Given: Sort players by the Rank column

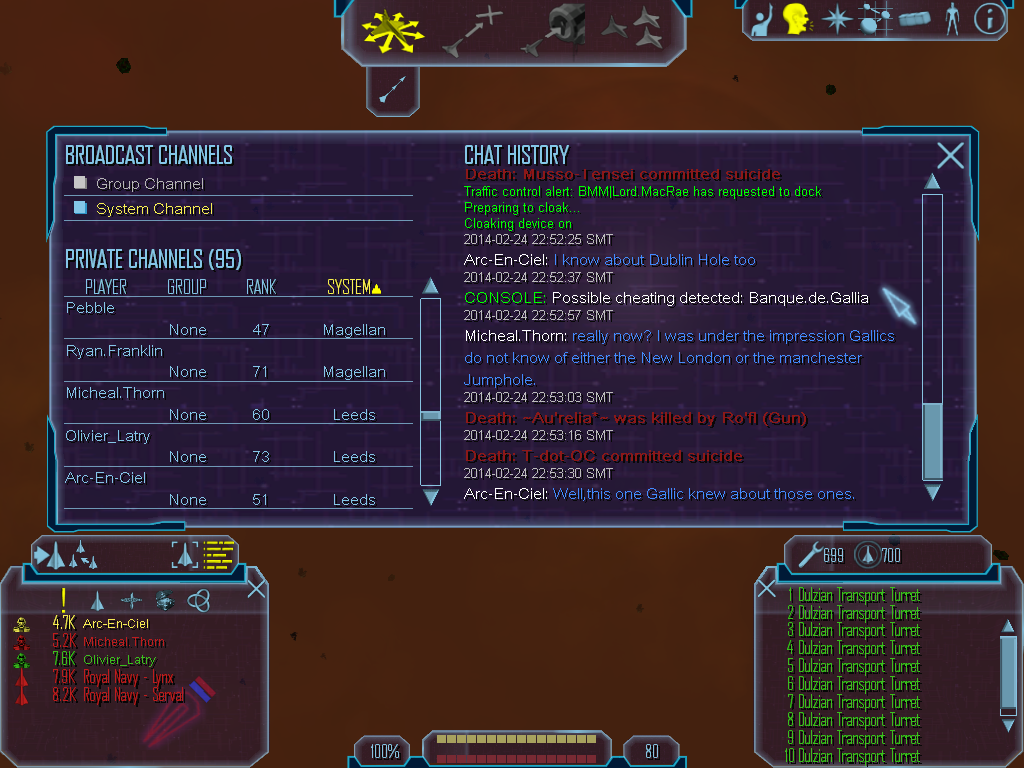Looking at the screenshot, I should click(260, 287).
